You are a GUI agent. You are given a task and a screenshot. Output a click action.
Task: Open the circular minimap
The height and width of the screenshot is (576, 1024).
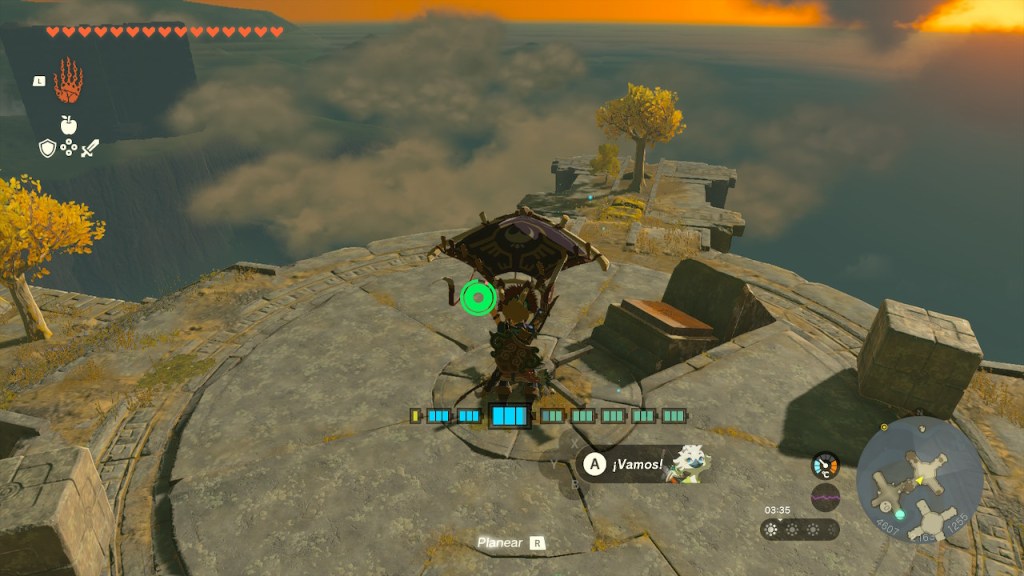click(919, 479)
